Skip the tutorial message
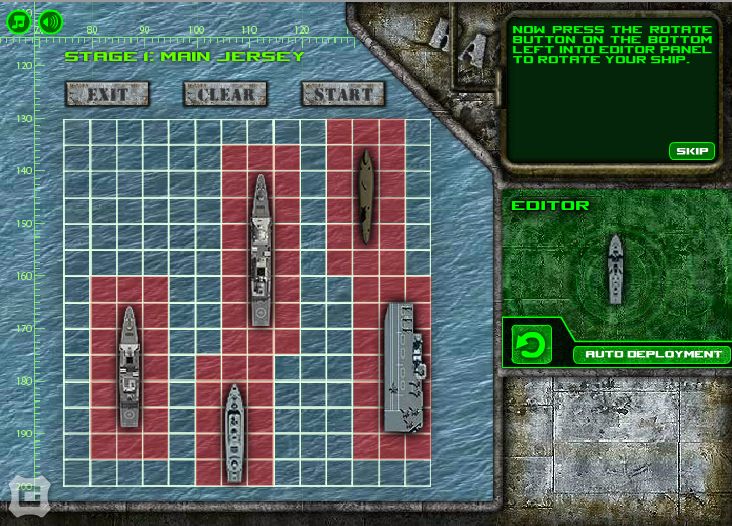The image size is (732, 526). click(692, 151)
